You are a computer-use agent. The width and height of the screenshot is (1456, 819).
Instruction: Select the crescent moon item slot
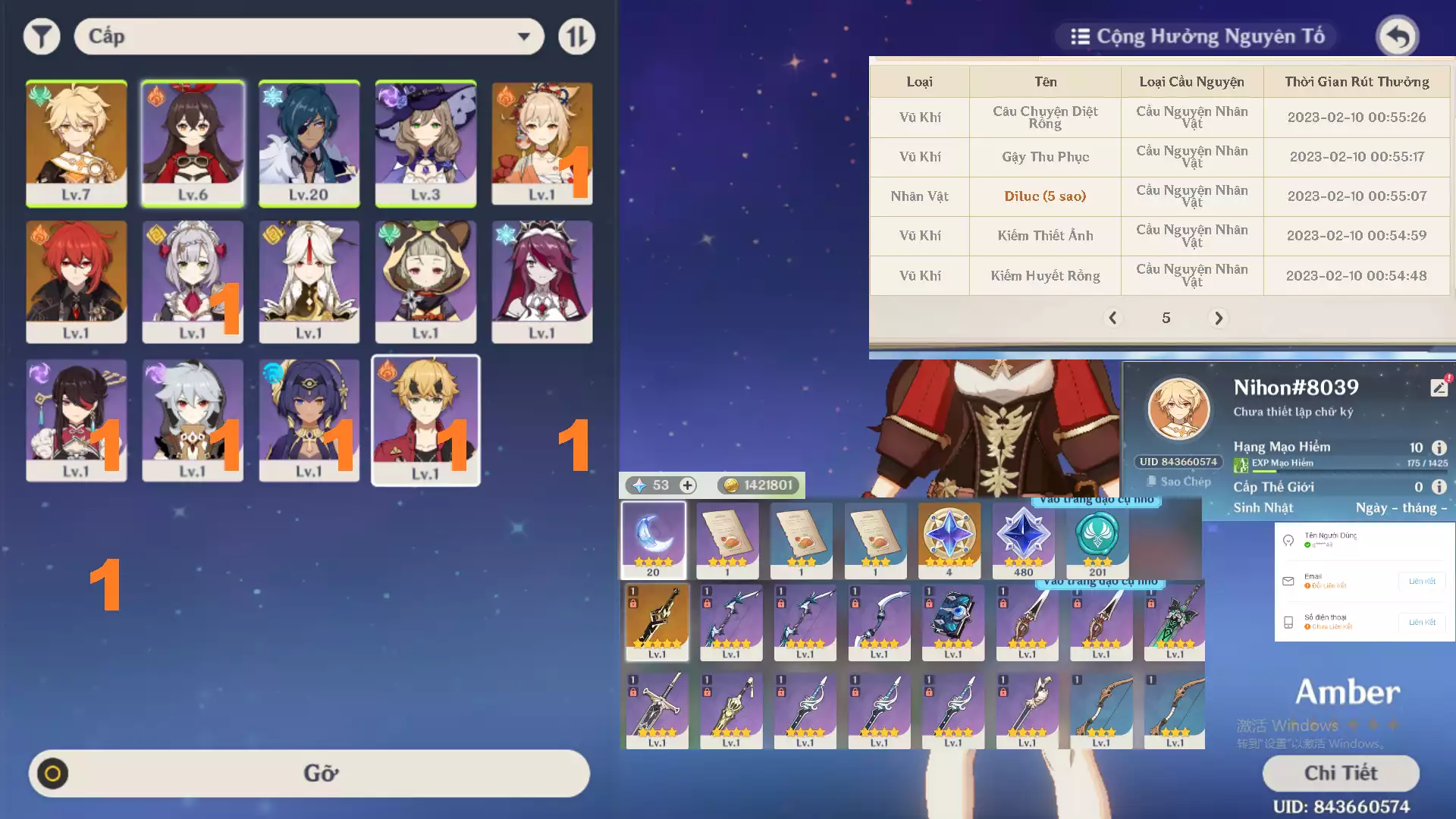click(654, 539)
